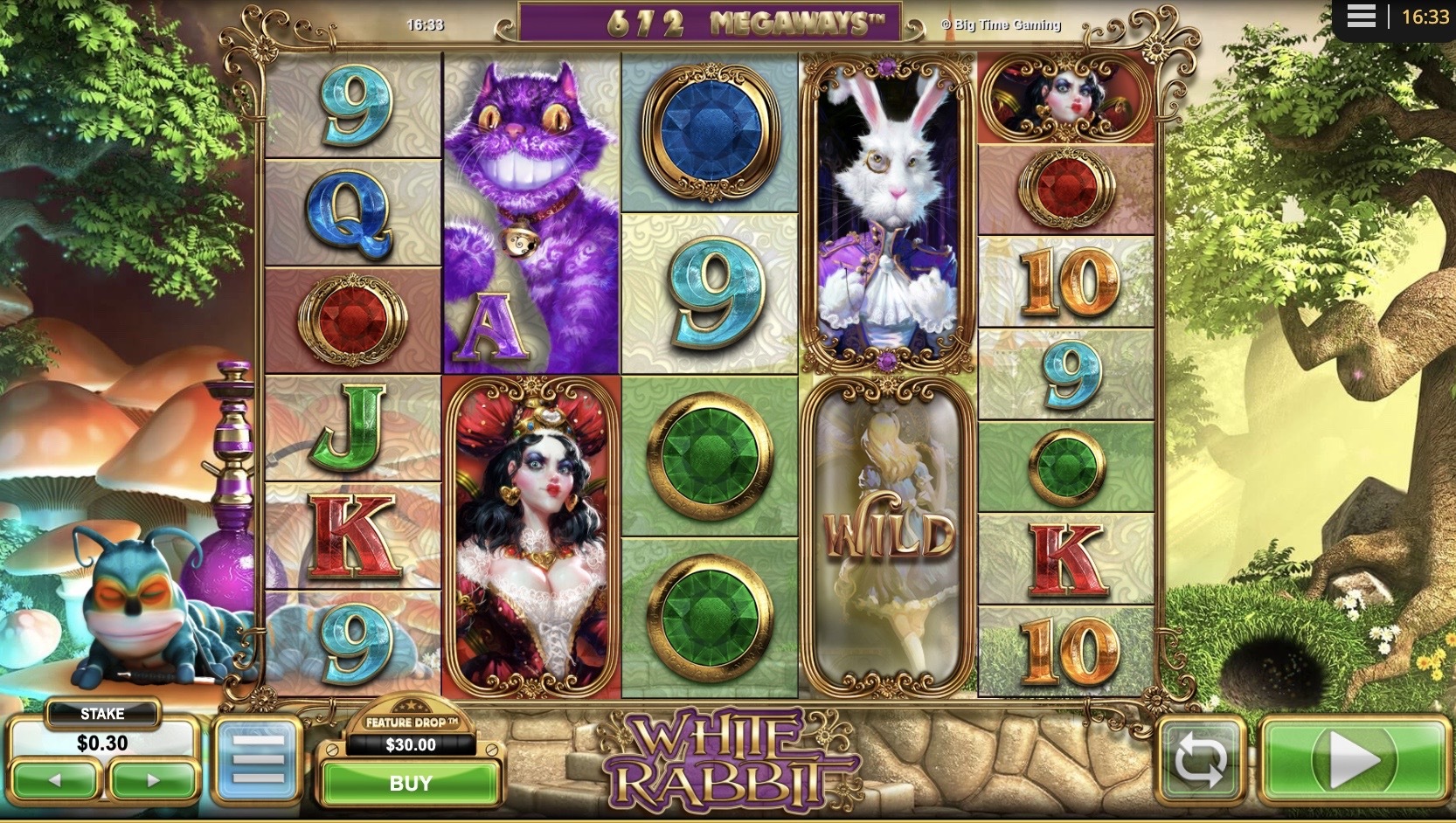The width and height of the screenshot is (1456, 823).
Task: Open the blue game menu button
Action: [x=258, y=759]
